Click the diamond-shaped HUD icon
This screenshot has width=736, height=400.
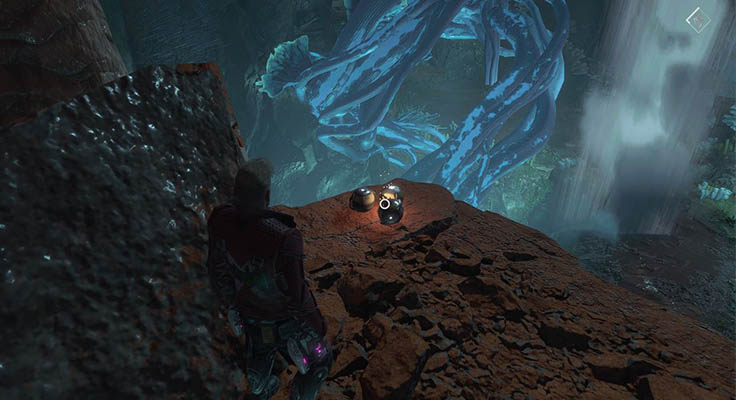click(x=697, y=19)
